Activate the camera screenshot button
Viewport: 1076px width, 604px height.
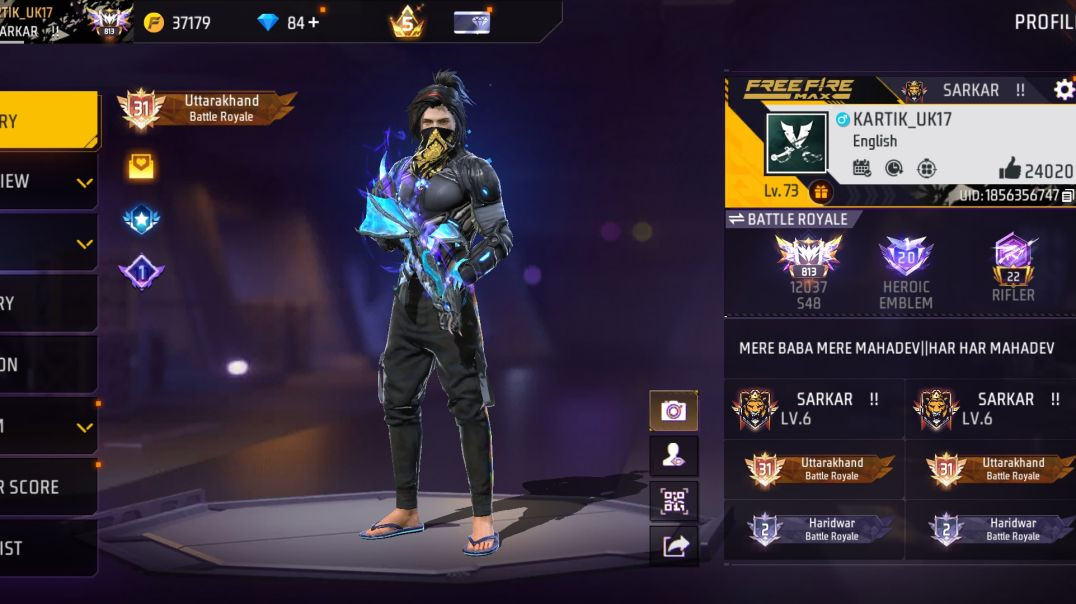click(674, 410)
